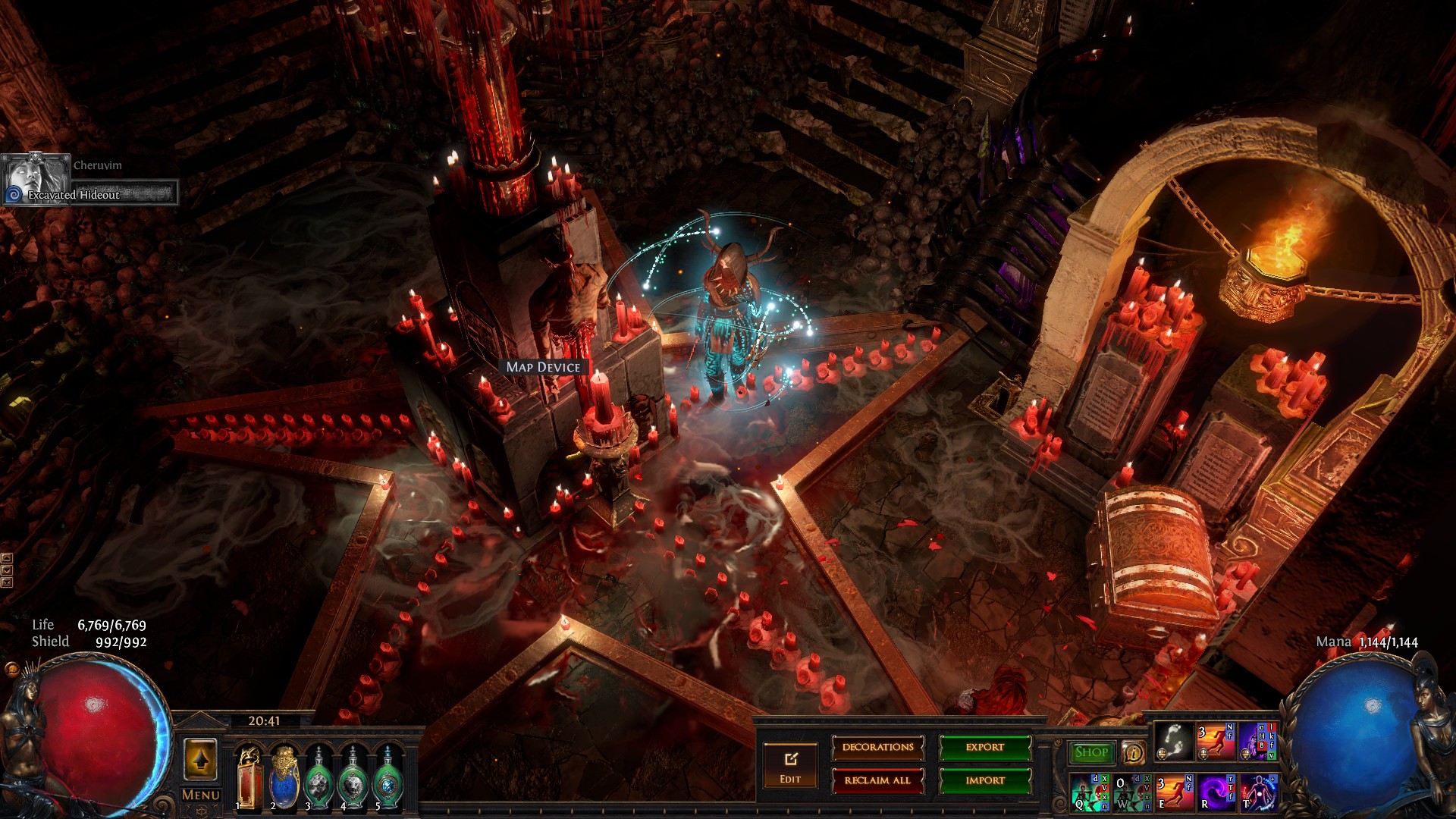This screenshot has height=819, width=1456.
Task: Use the green flask in slot 3
Action: (319, 777)
